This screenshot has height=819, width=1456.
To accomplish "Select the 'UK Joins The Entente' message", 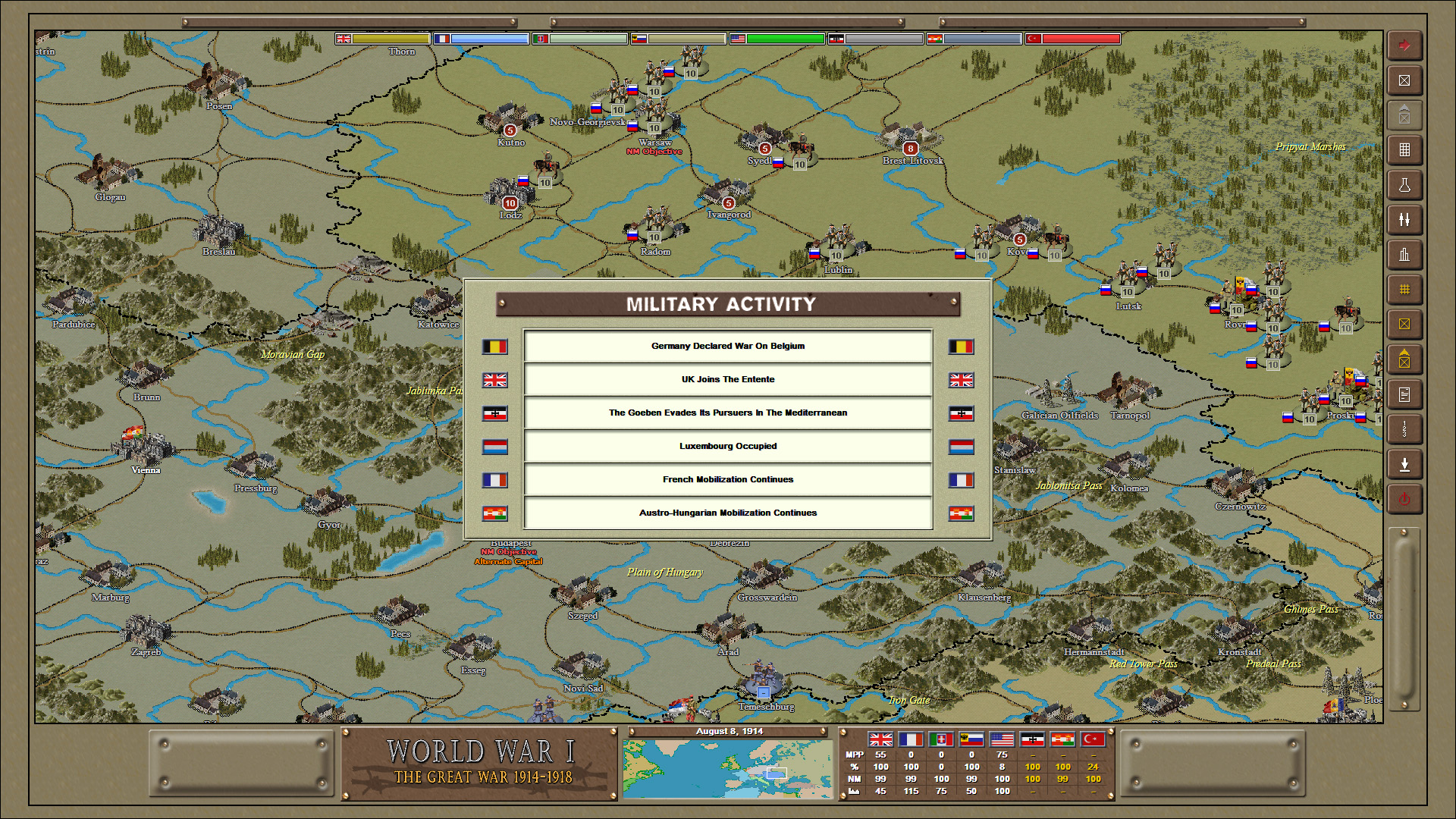I will [727, 379].
